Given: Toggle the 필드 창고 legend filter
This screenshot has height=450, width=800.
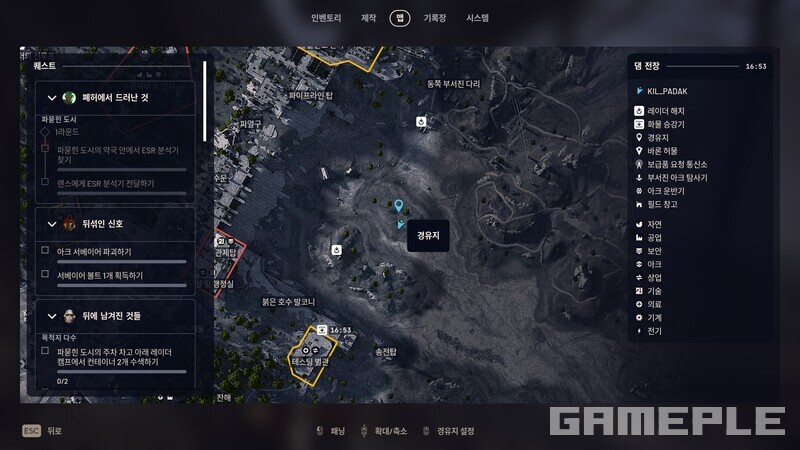Looking at the screenshot, I should [661, 204].
